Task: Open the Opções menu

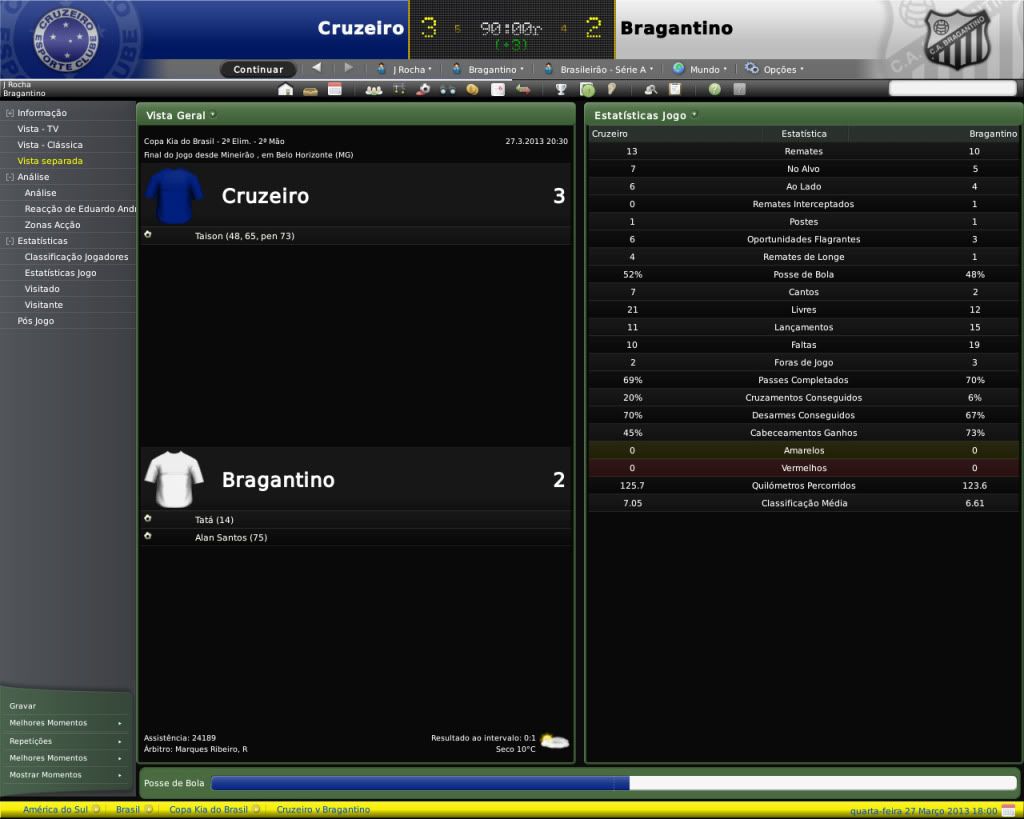Action: [x=775, y=69]
